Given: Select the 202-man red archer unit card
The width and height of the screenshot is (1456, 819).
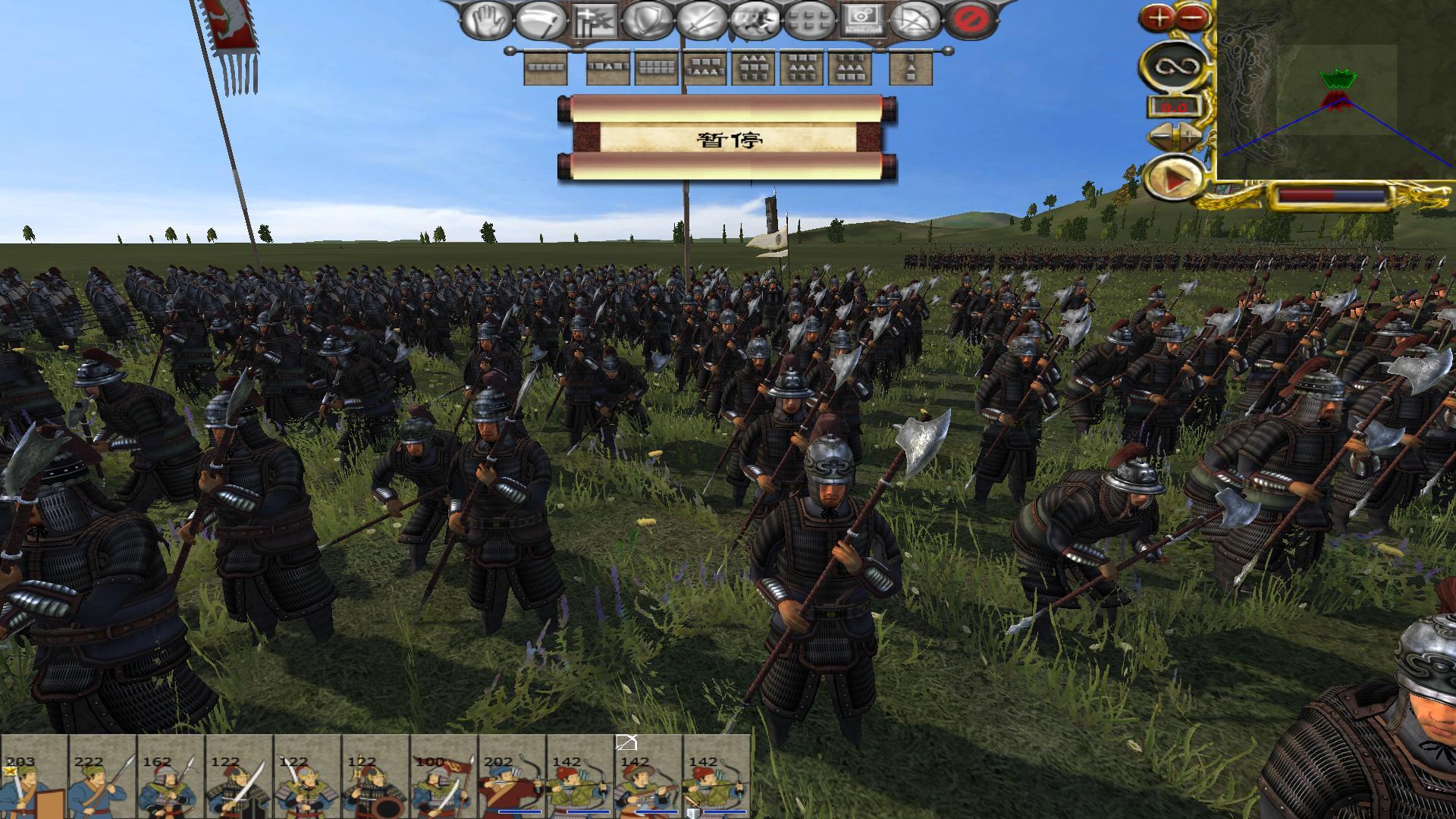Looking at the screenshot, I should click(511, 777).
